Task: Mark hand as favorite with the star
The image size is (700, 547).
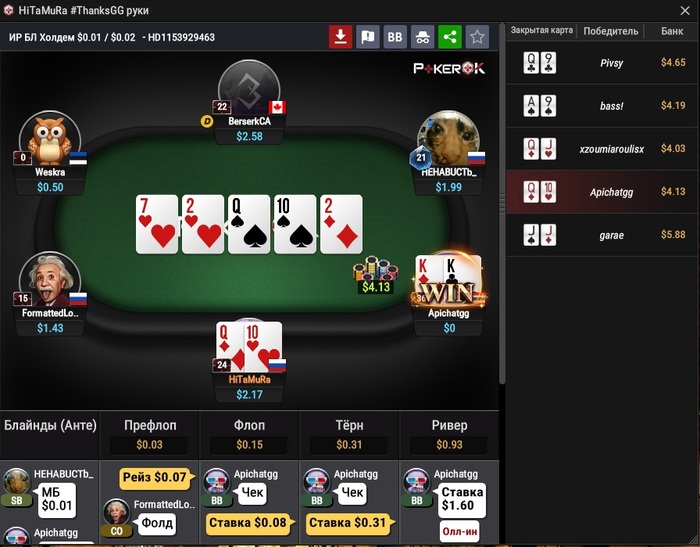Action: coord(477,37)
